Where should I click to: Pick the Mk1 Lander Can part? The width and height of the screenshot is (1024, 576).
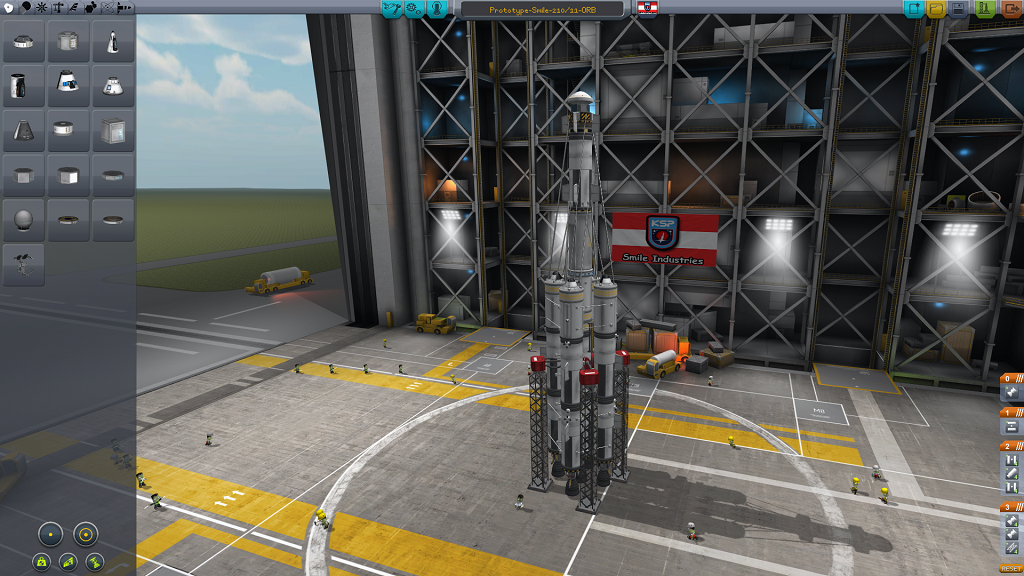68,42
